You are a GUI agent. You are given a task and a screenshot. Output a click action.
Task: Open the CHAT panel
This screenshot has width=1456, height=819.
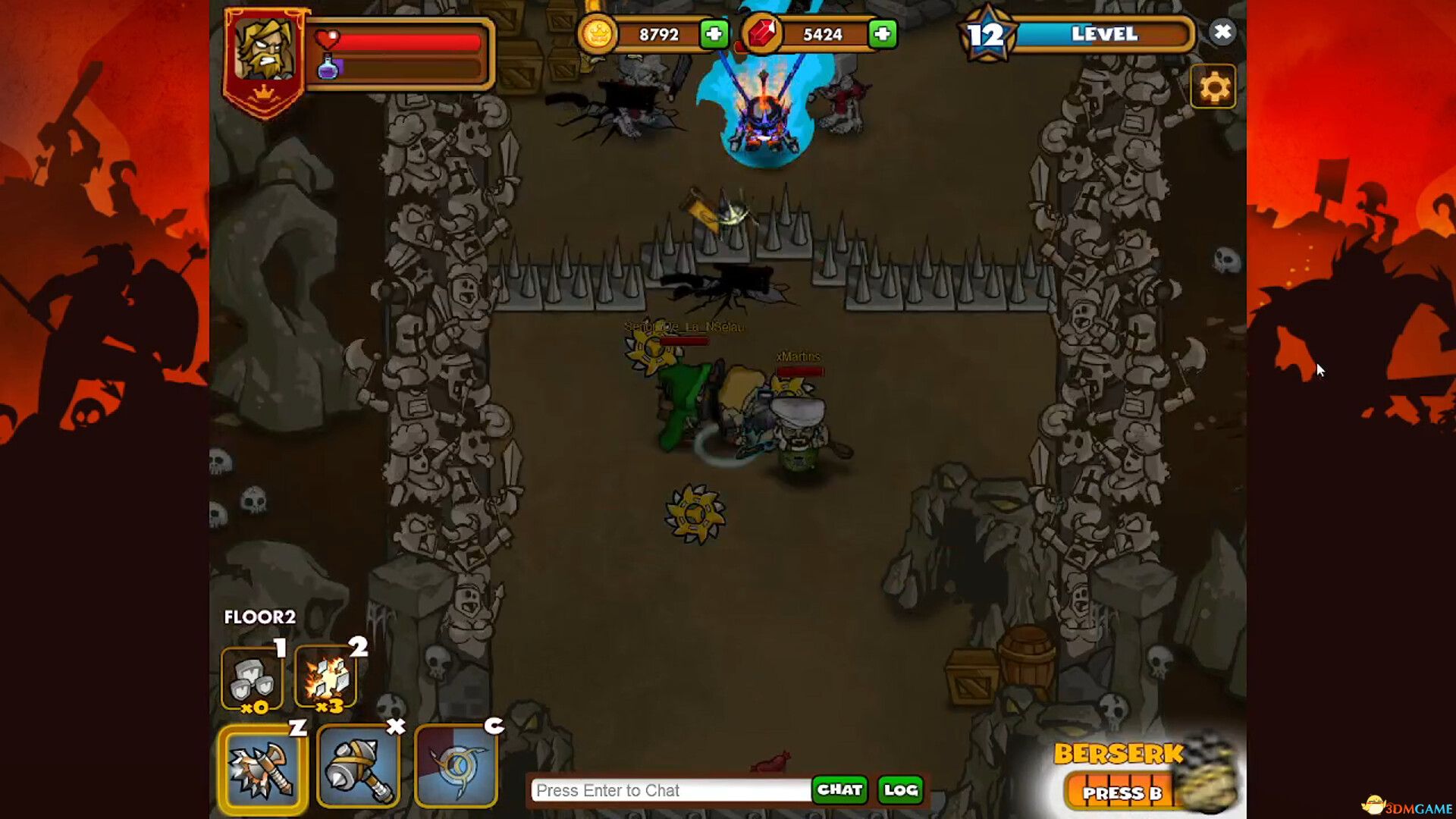pyautogui.click(x=839, y=790)
